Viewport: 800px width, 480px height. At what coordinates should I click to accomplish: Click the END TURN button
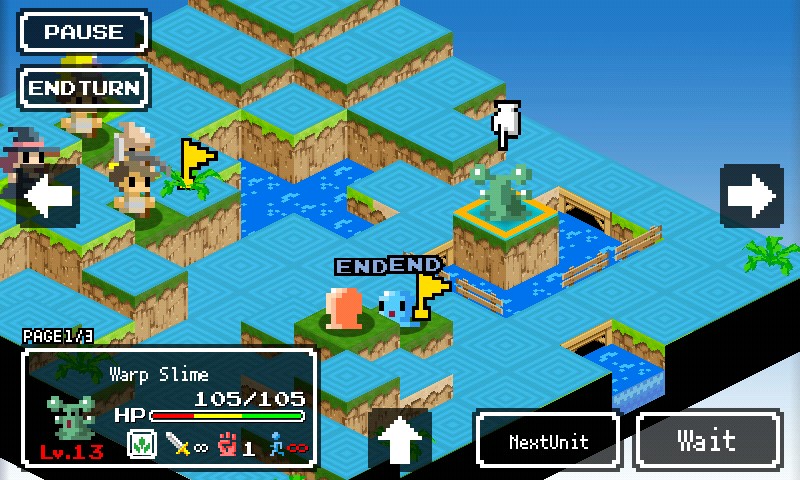pos(83,87)
